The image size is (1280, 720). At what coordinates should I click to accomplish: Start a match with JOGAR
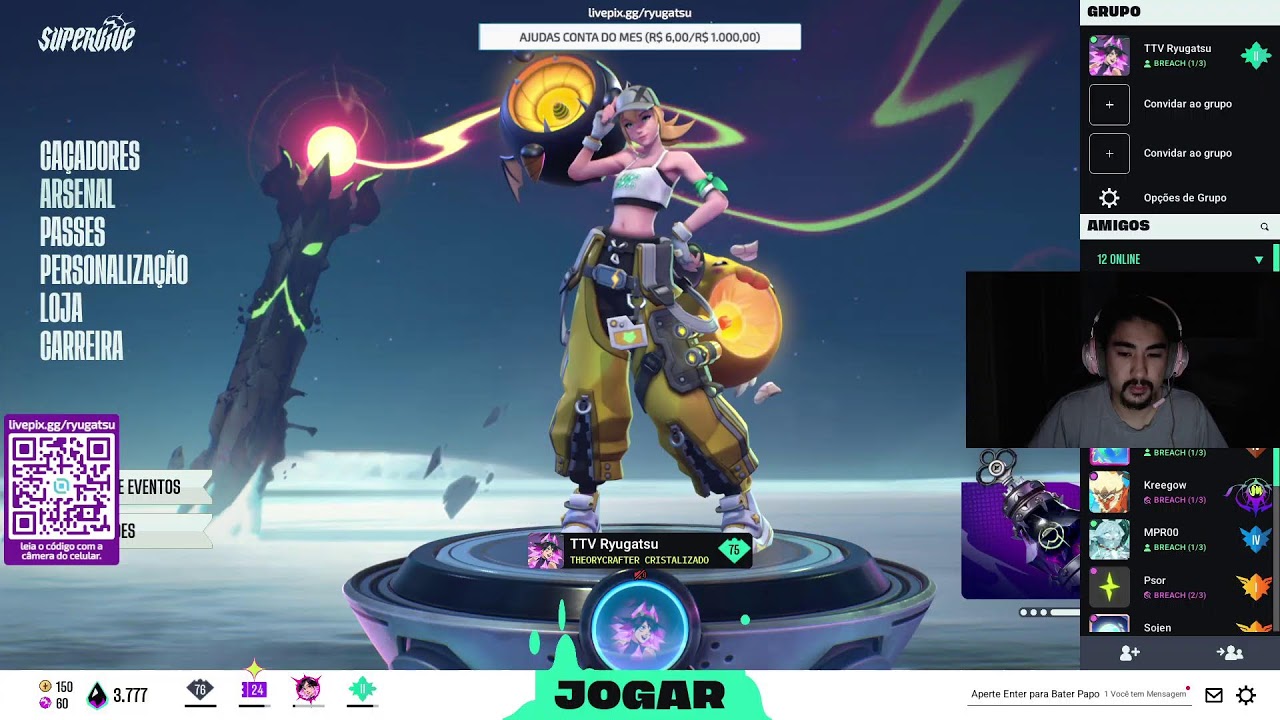coord(639,695)
